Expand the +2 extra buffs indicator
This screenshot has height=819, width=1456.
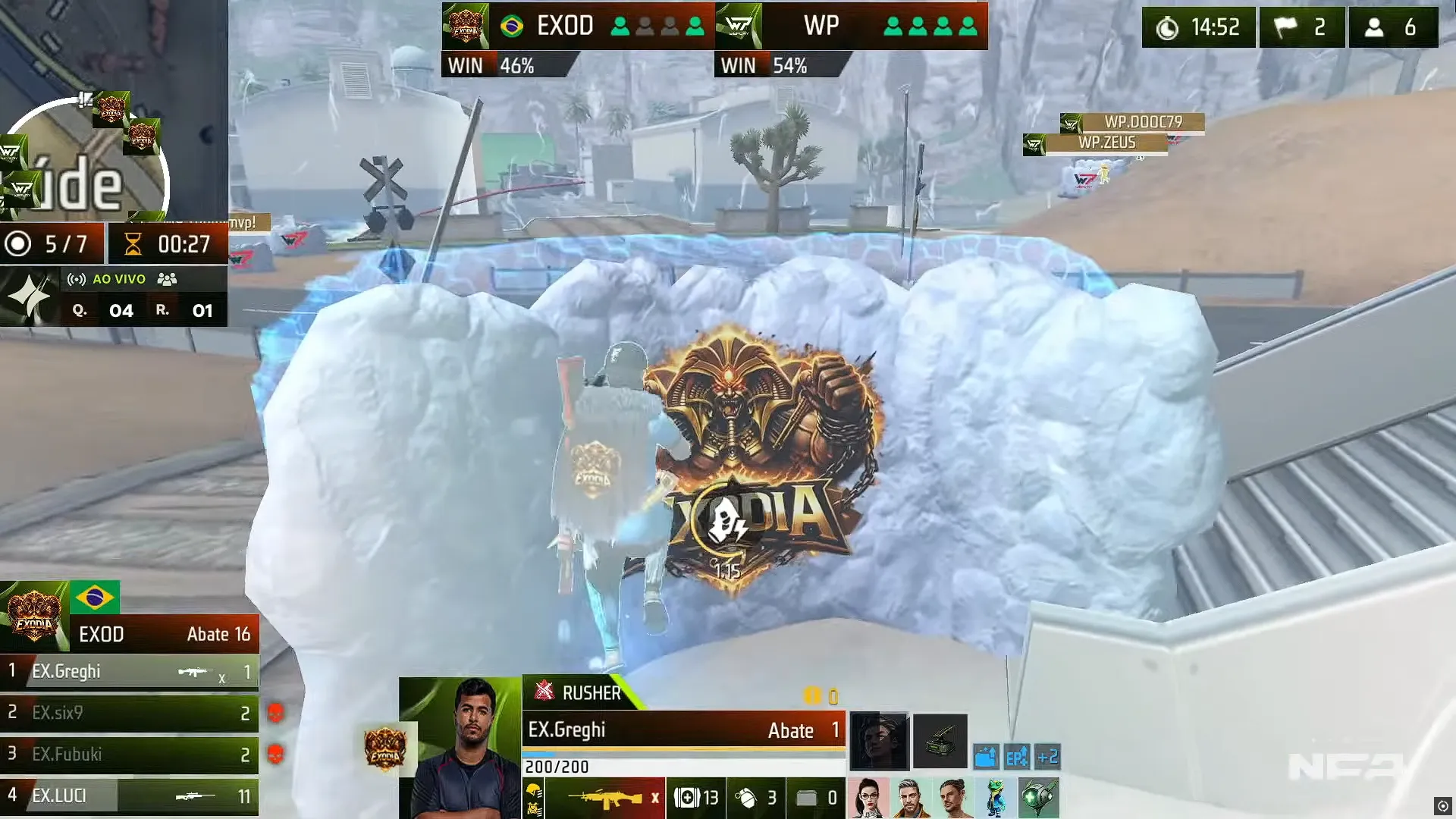tap(1049, 757)
